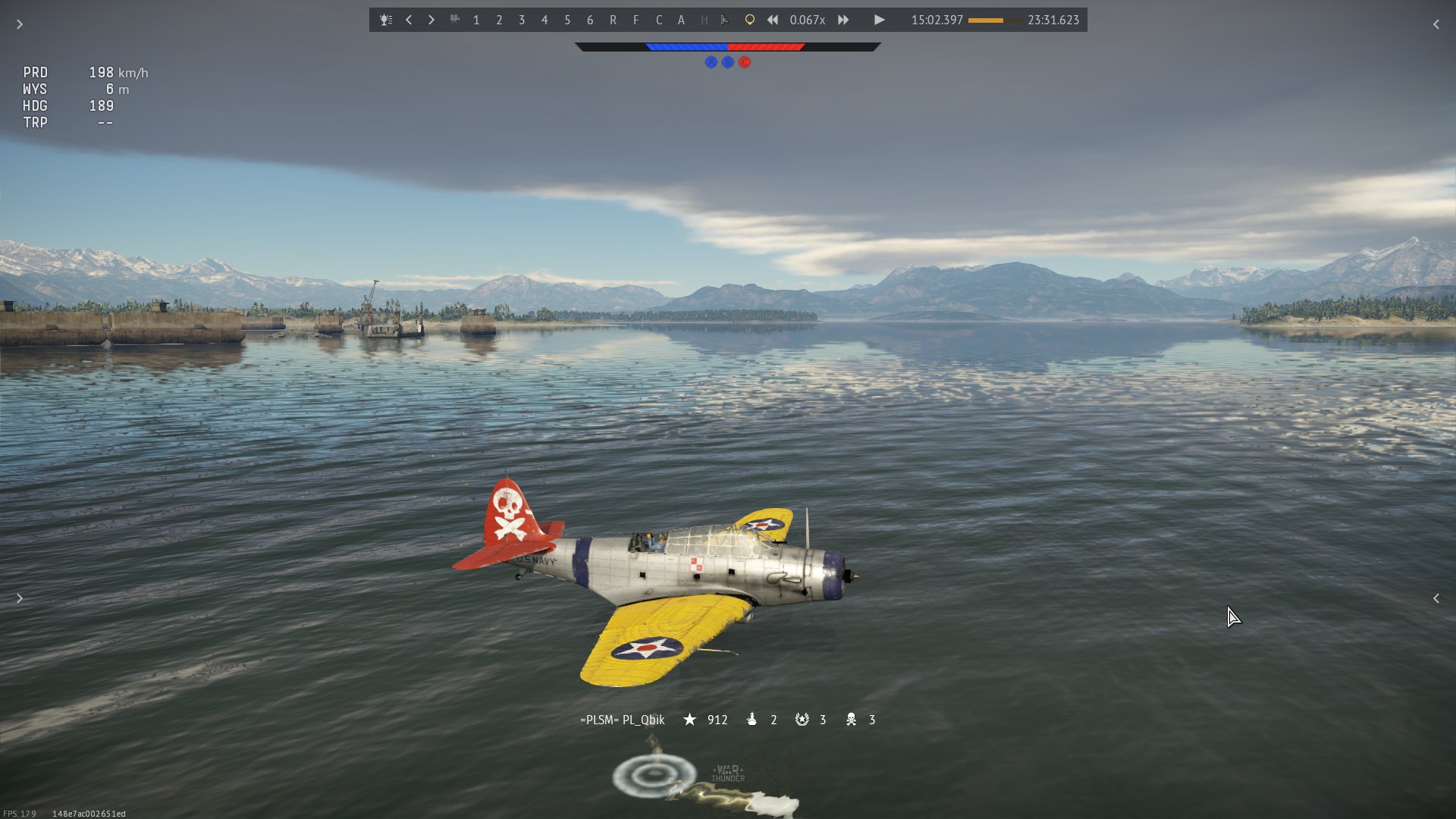This screenshot has height=819, width=1456.
Task: Toggle the yellow marker pin icon
Action: point(749,20)
